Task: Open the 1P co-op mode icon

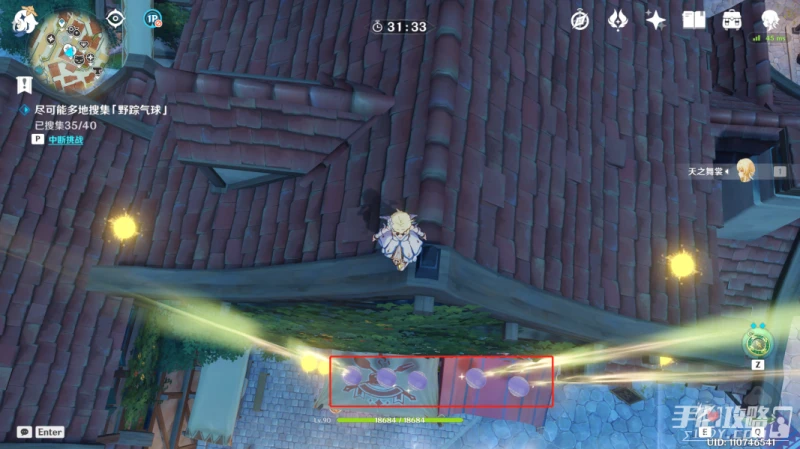Action: tap(152, 18)
